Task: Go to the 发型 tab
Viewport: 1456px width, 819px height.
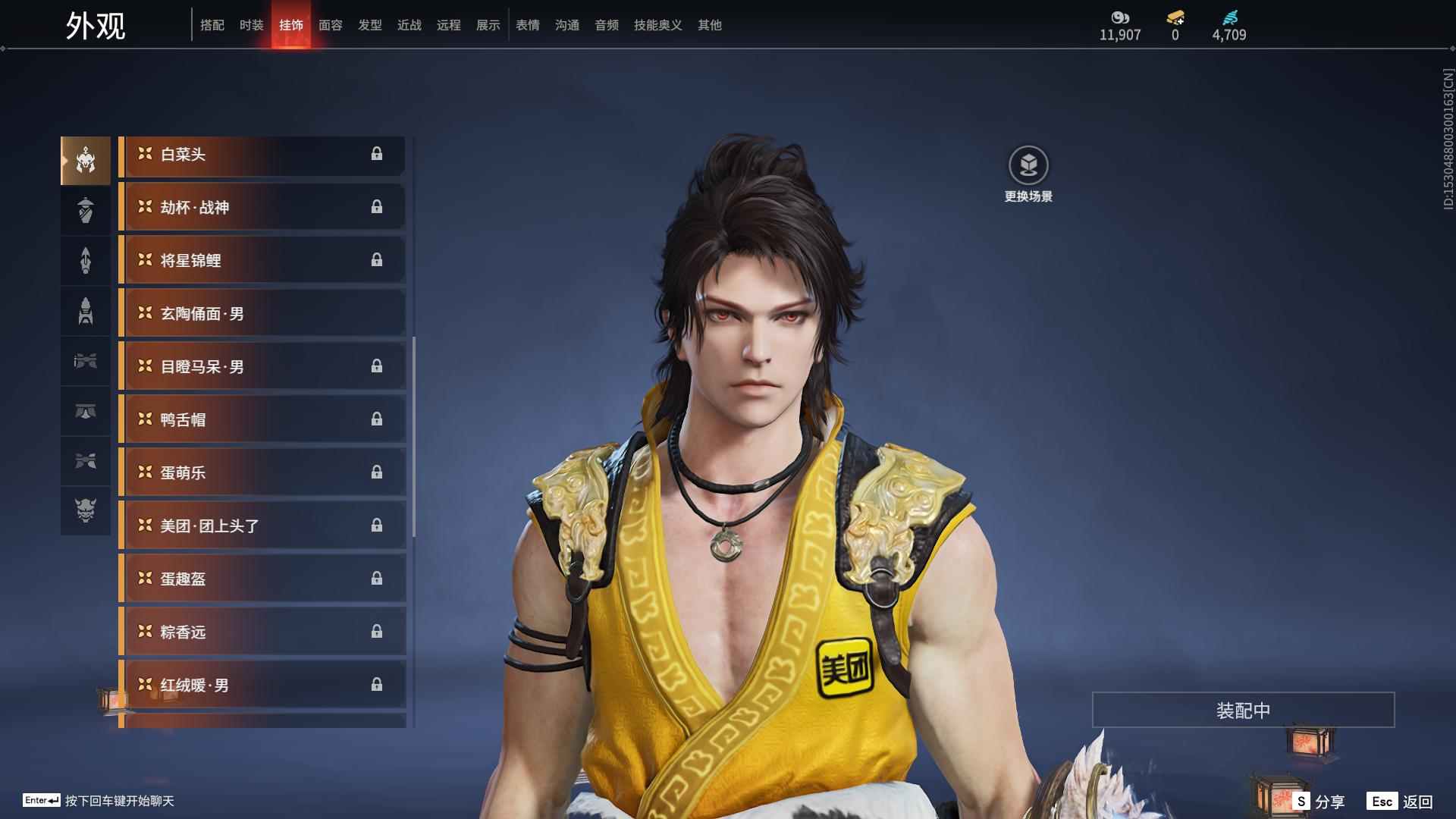Action: click(x=369, y=25)
